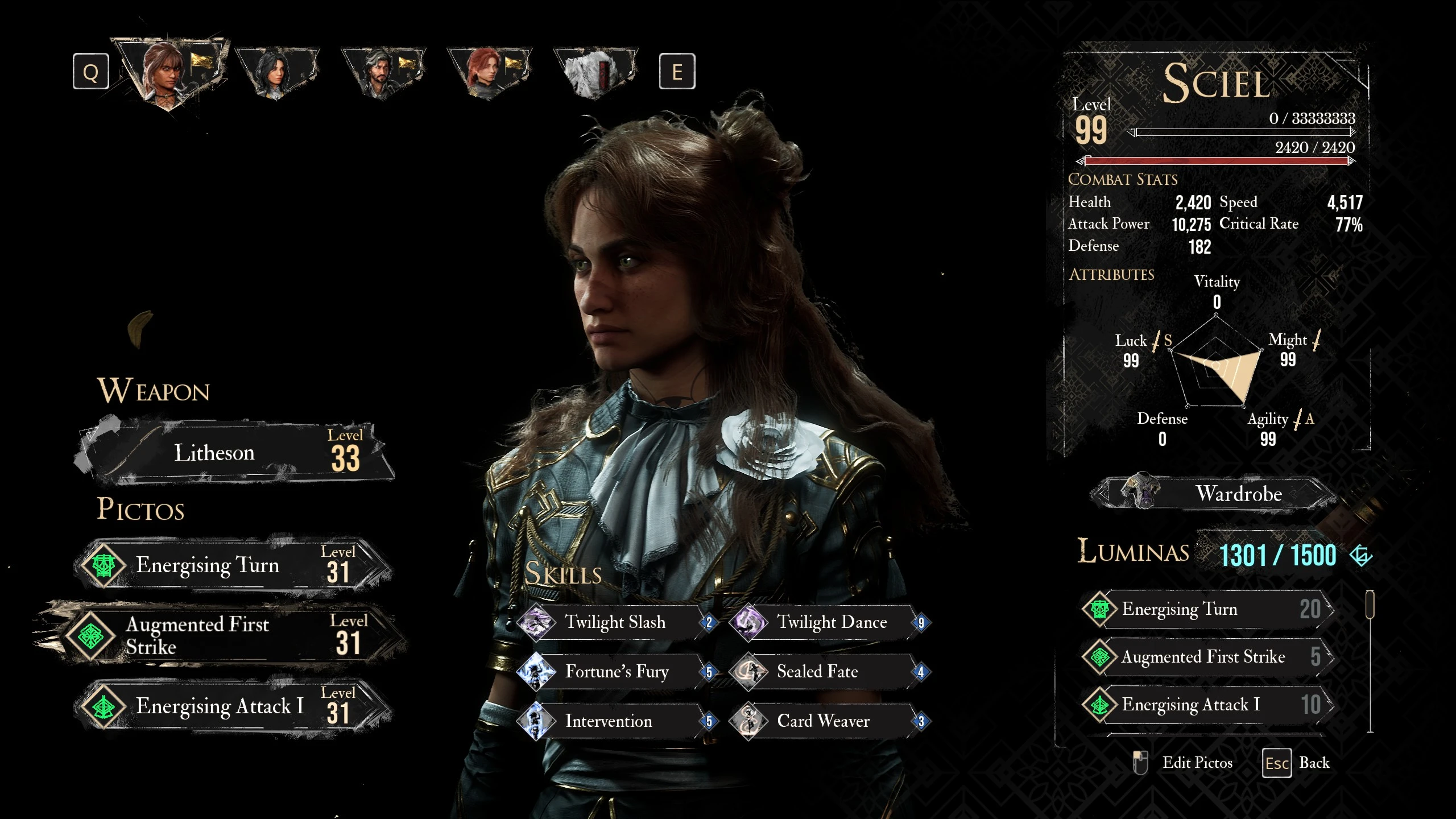The width and height of the screenshot is (1456, 819).
Task: Select the Energising Attack I picto slot
Action: click(x=233, y=706)
